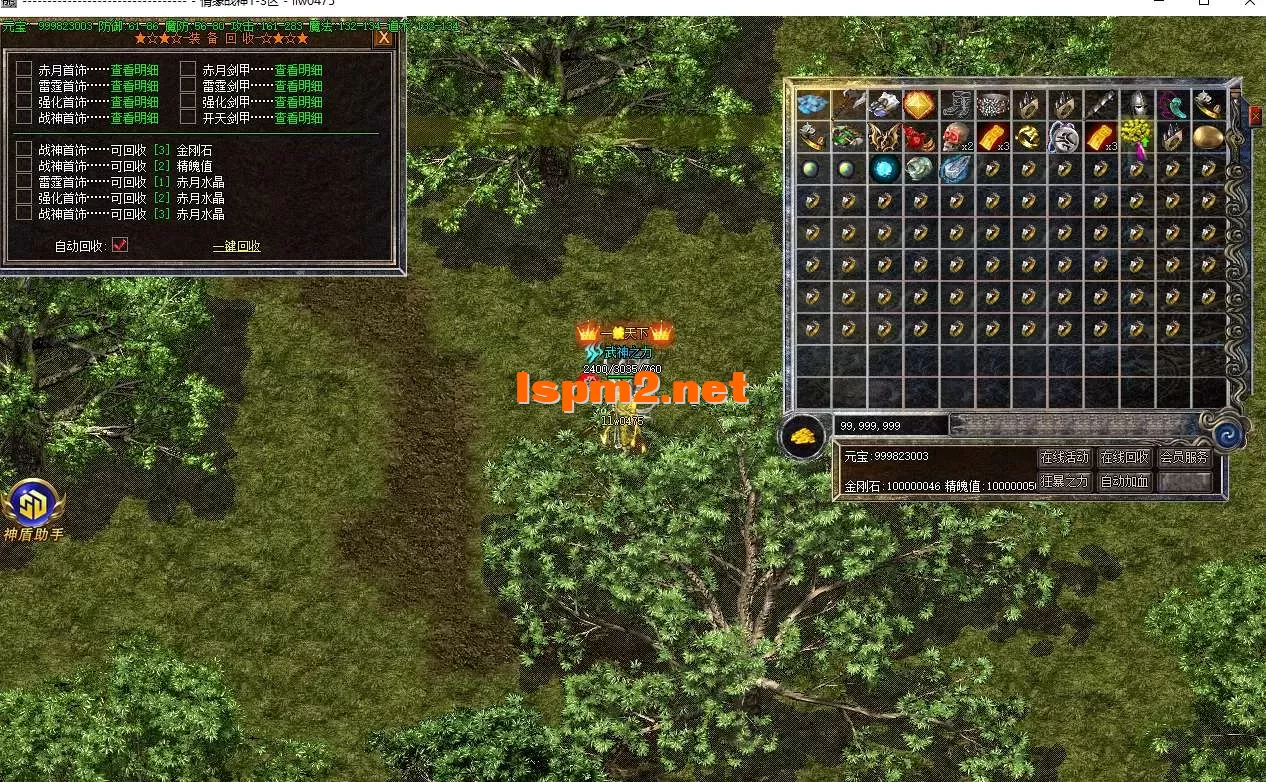Screen dimensions: 1266x782
Task: Open the 在线回收 online recycle button
Action: click(x=1124, y=458)
